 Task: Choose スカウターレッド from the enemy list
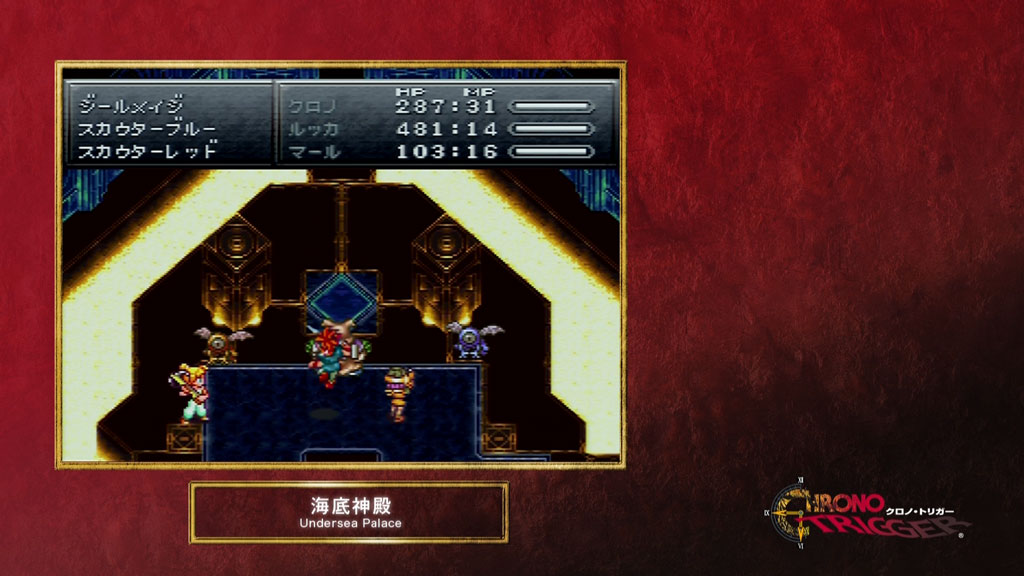pyautogui.click(x=146, y=152)
